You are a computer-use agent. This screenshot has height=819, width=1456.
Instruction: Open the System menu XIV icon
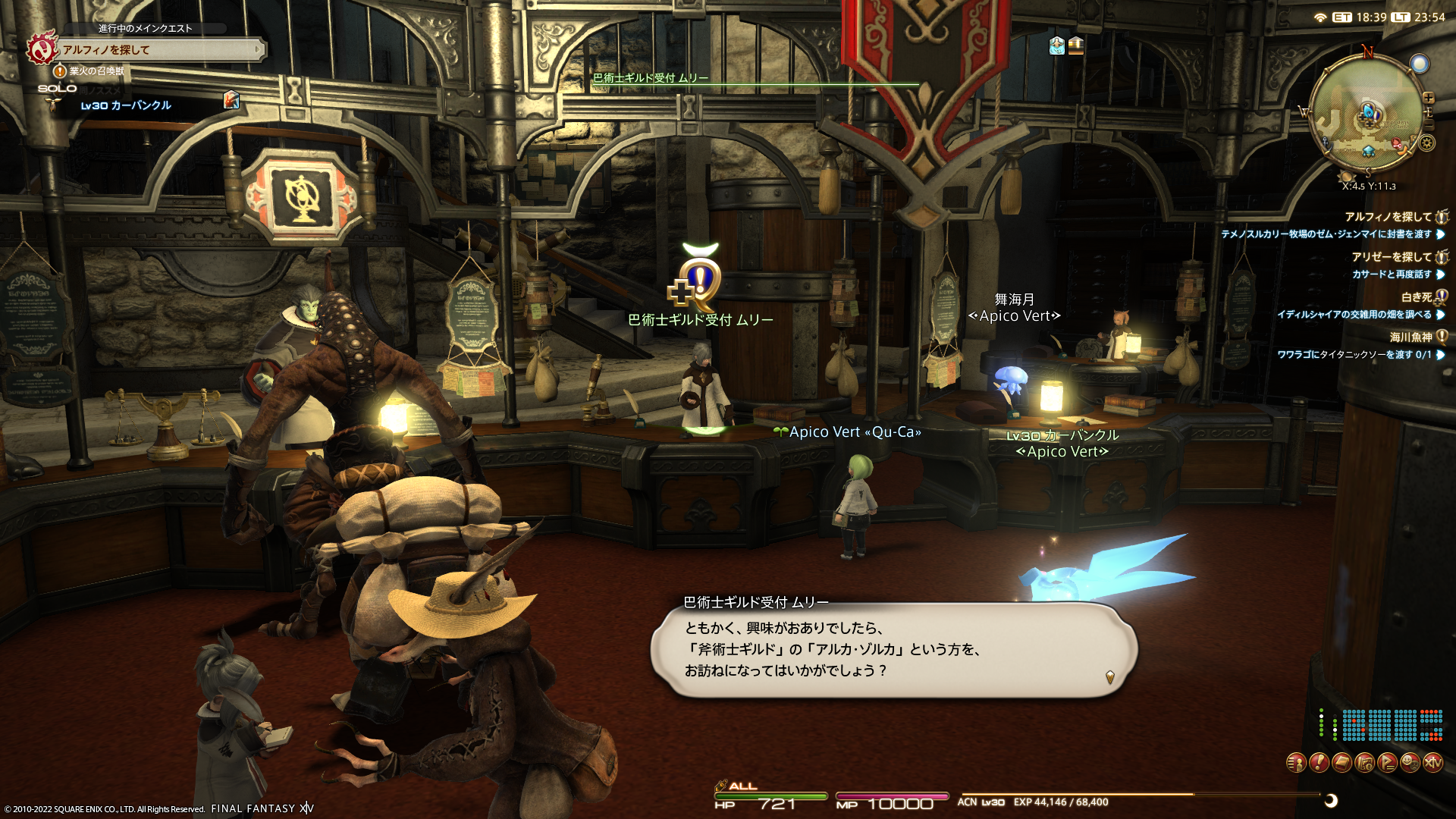(1432, 762)
